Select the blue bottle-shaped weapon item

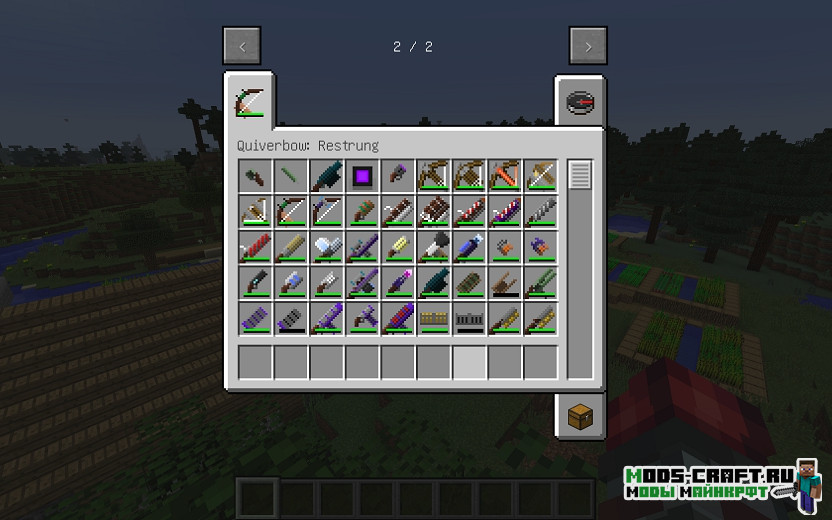click(471, 248)
